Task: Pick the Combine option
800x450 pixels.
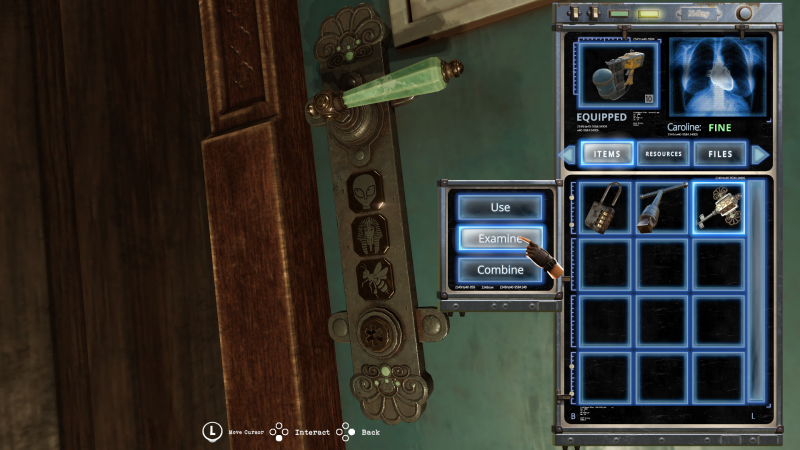Action: click(x=500, y=270)
